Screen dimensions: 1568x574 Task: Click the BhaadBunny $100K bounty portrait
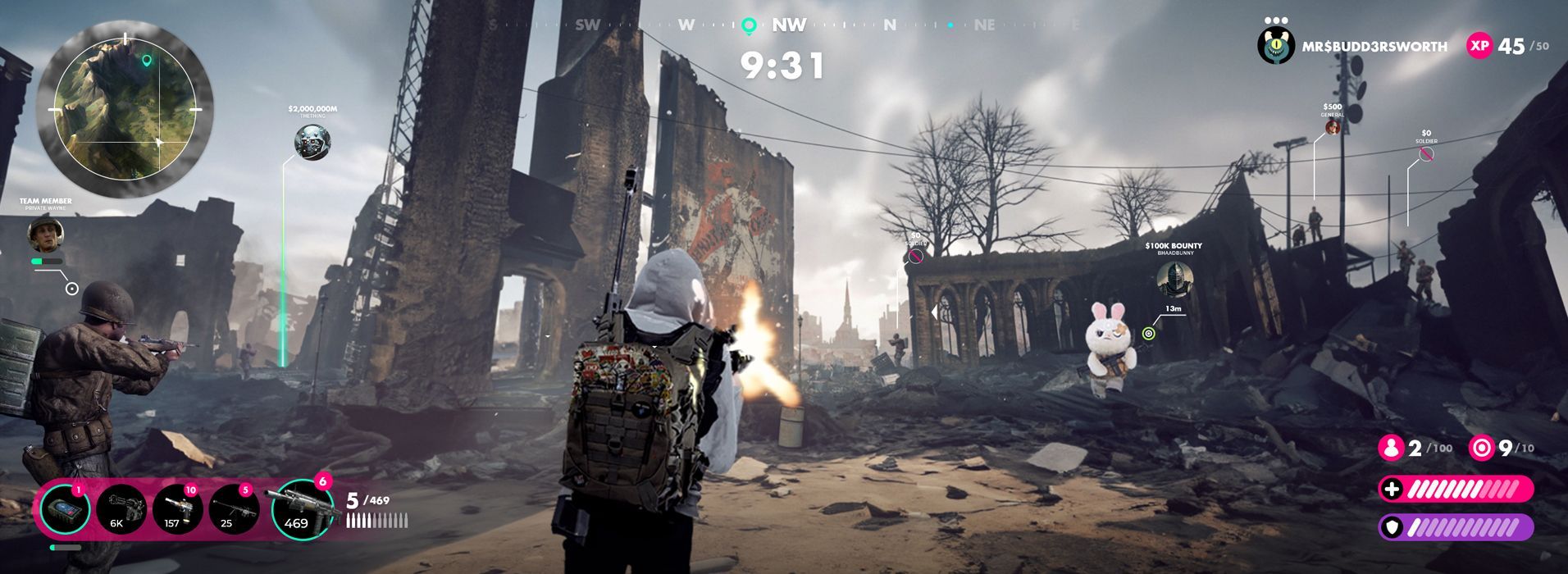coord(1174,280)
